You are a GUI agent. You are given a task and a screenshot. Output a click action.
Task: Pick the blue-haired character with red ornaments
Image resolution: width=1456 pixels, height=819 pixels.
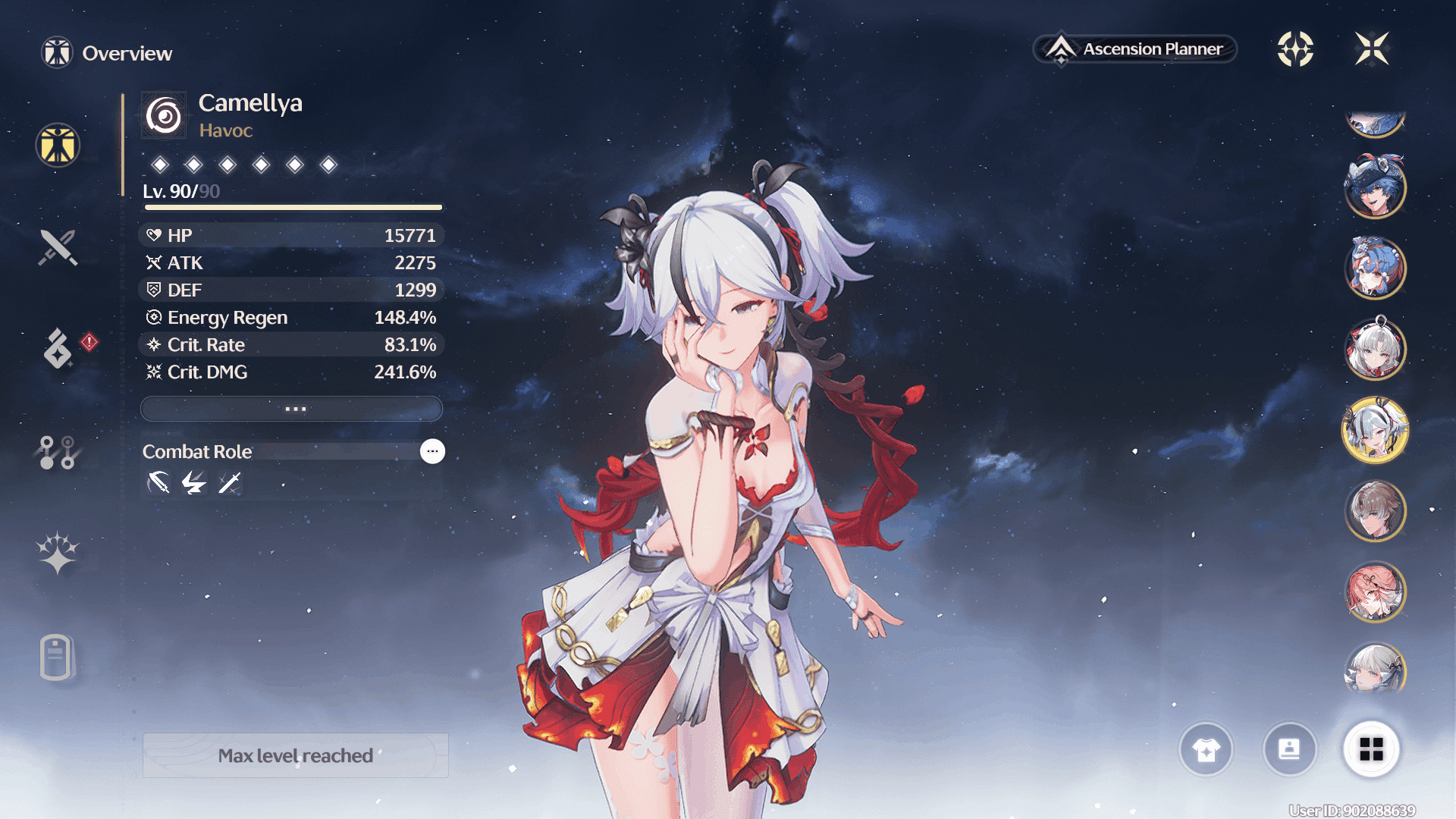[x=1375, y=268]
